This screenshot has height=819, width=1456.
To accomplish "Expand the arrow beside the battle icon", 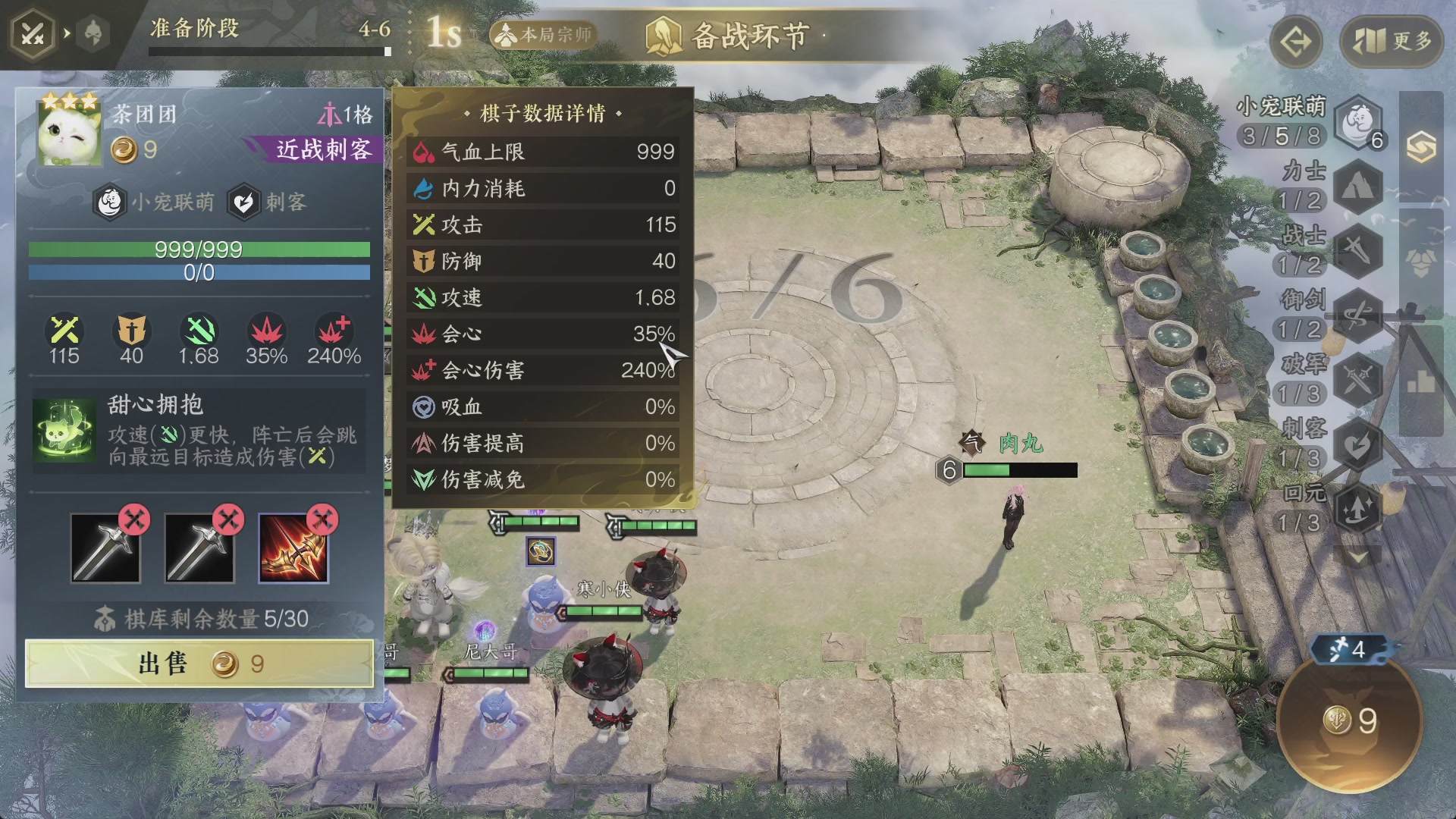I will (67, 33).
